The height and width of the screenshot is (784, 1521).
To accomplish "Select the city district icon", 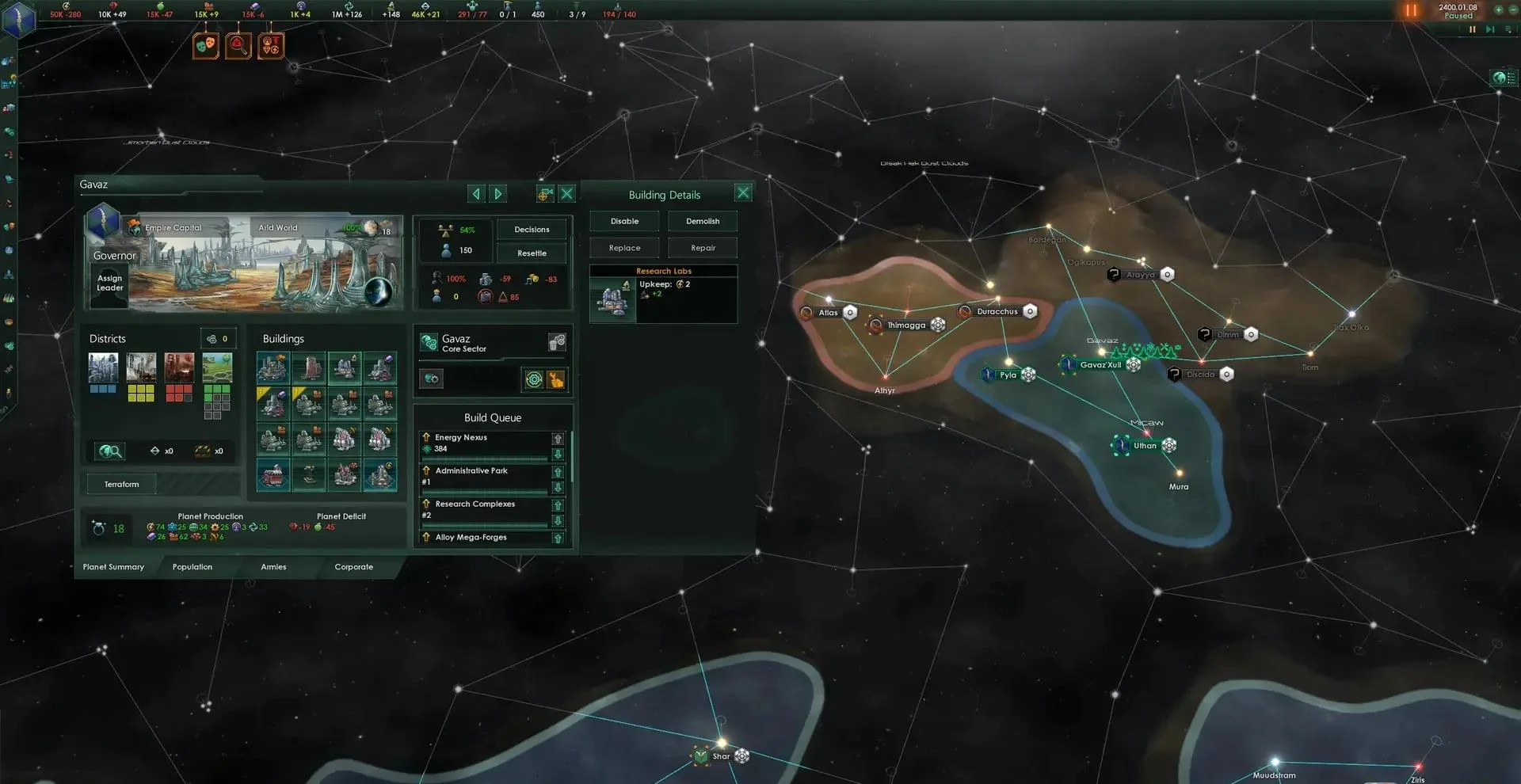I will [103, 367].
